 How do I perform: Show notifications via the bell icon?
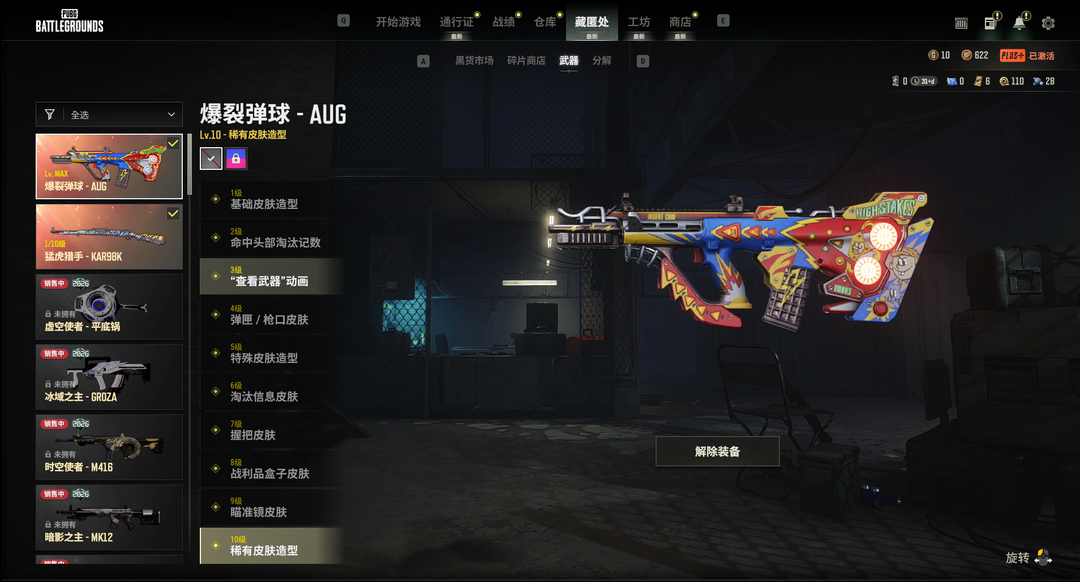[x=1019, y=23]
